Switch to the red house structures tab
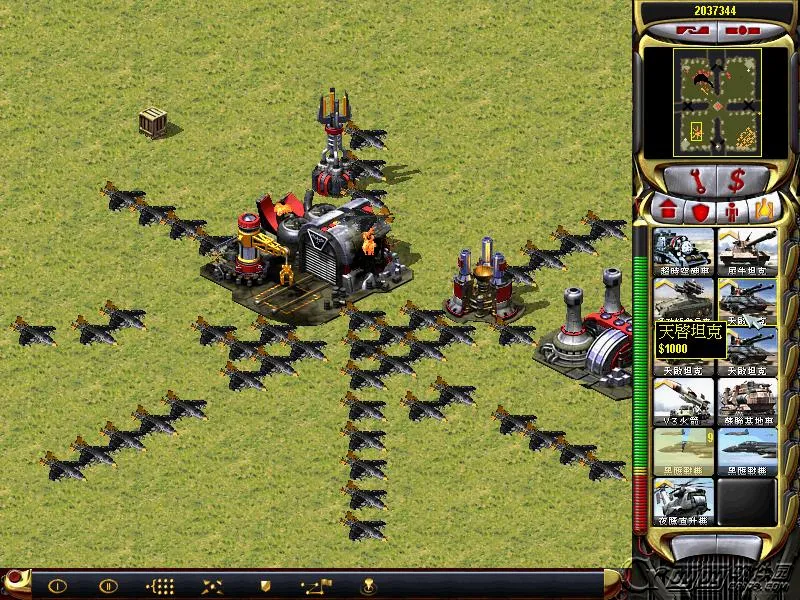This screenshot has width=800, height=600. point(666,210)
